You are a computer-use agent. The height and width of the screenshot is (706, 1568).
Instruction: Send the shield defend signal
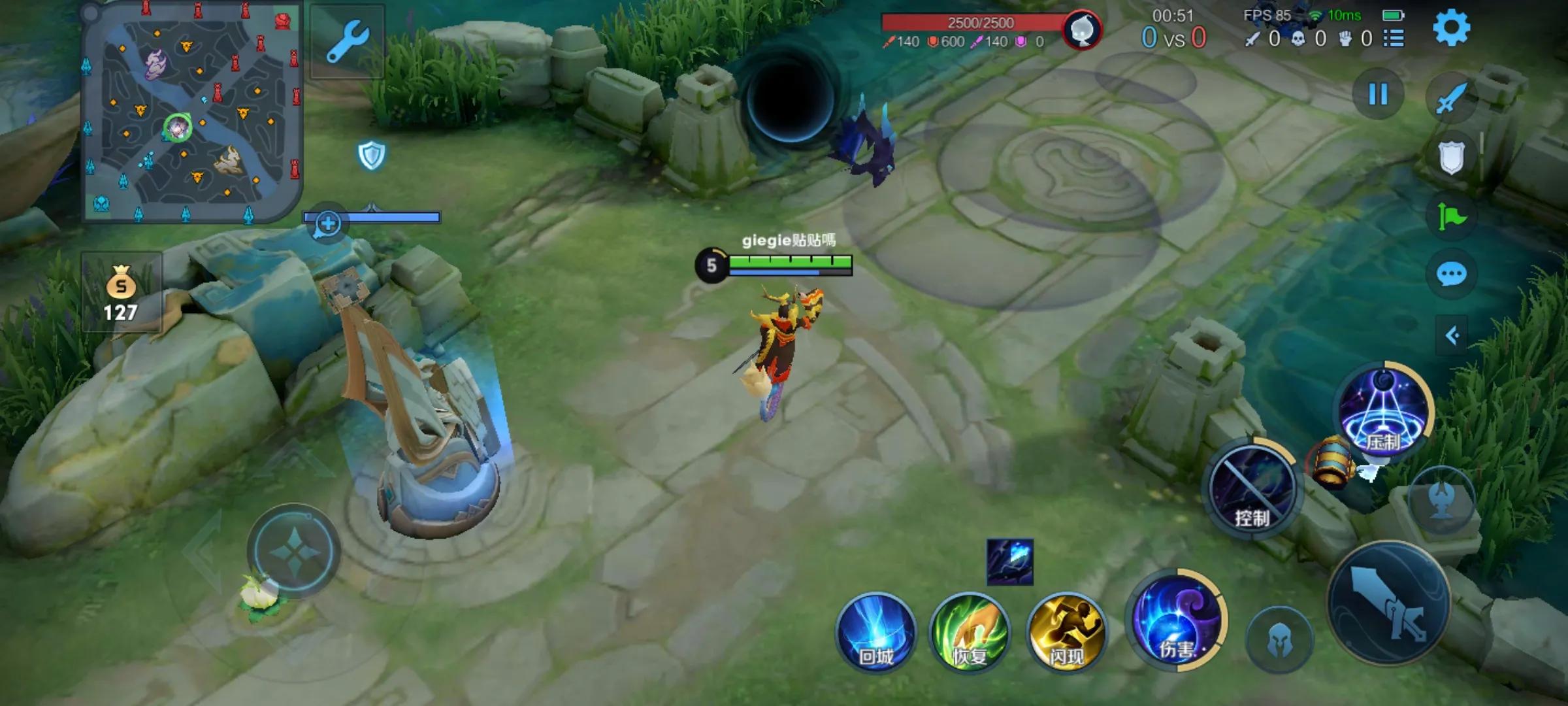tap(1451, 157)
